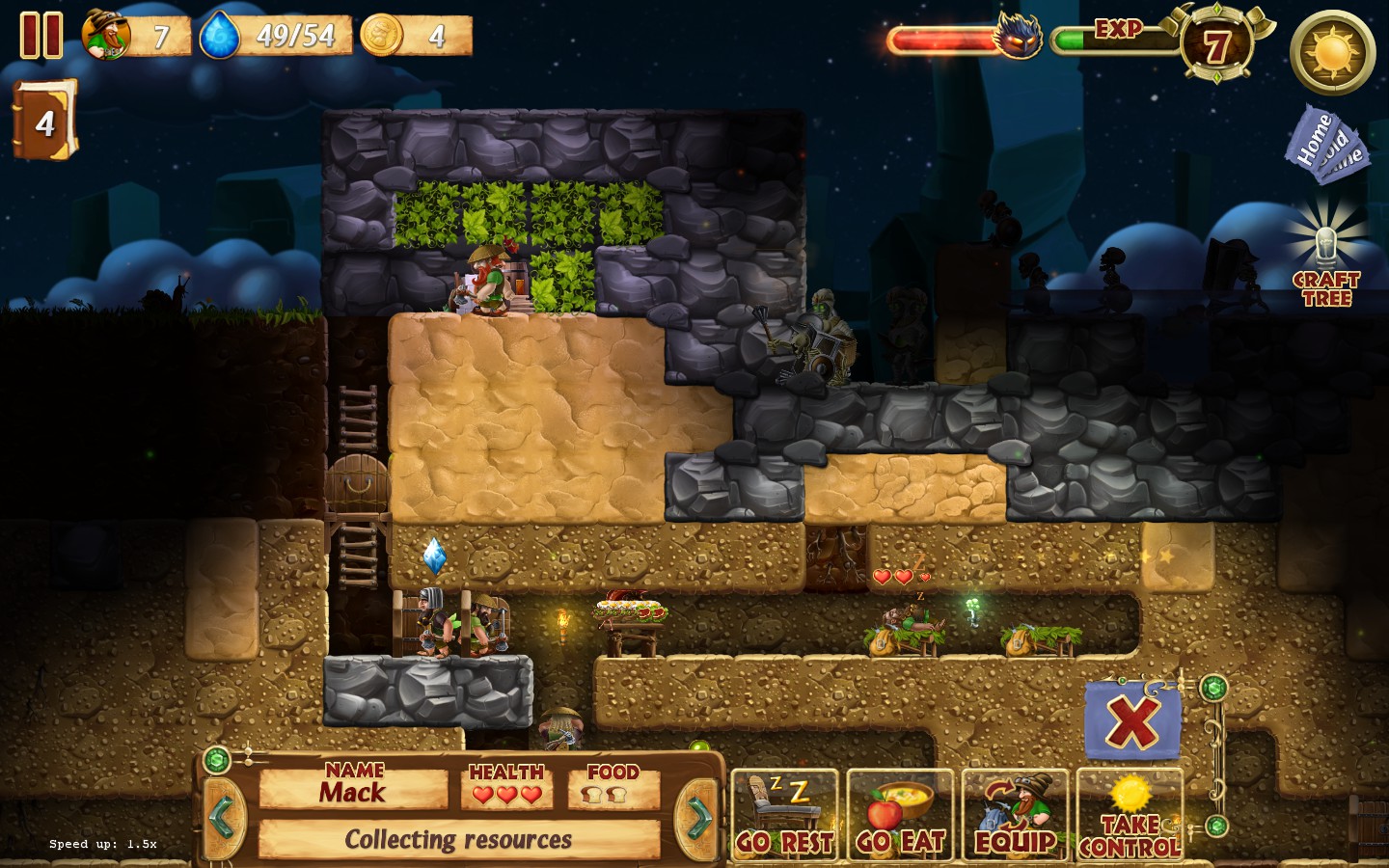Send Mack to Go Rest
Screen dimensions: 1389x868
point(784,815)
